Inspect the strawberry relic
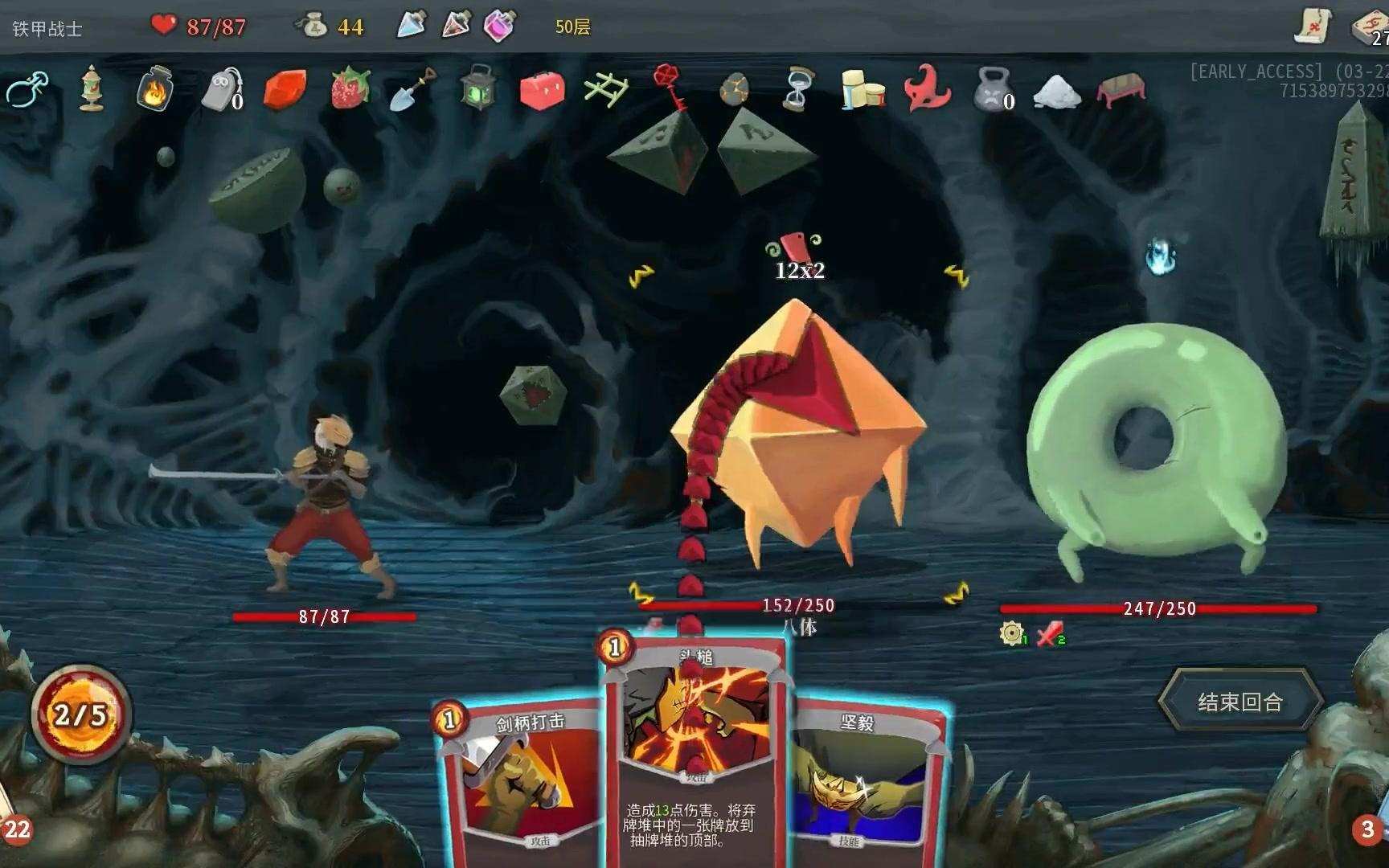This screenshot has height=868, width=1389. click(x=350, y=87)
